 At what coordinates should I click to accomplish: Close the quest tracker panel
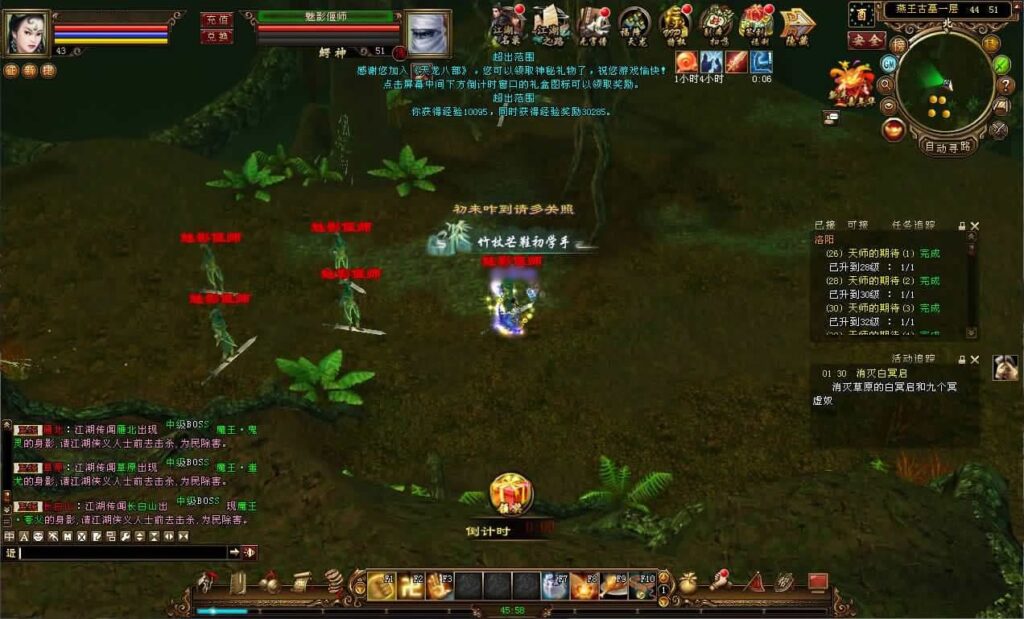point(975,226)
